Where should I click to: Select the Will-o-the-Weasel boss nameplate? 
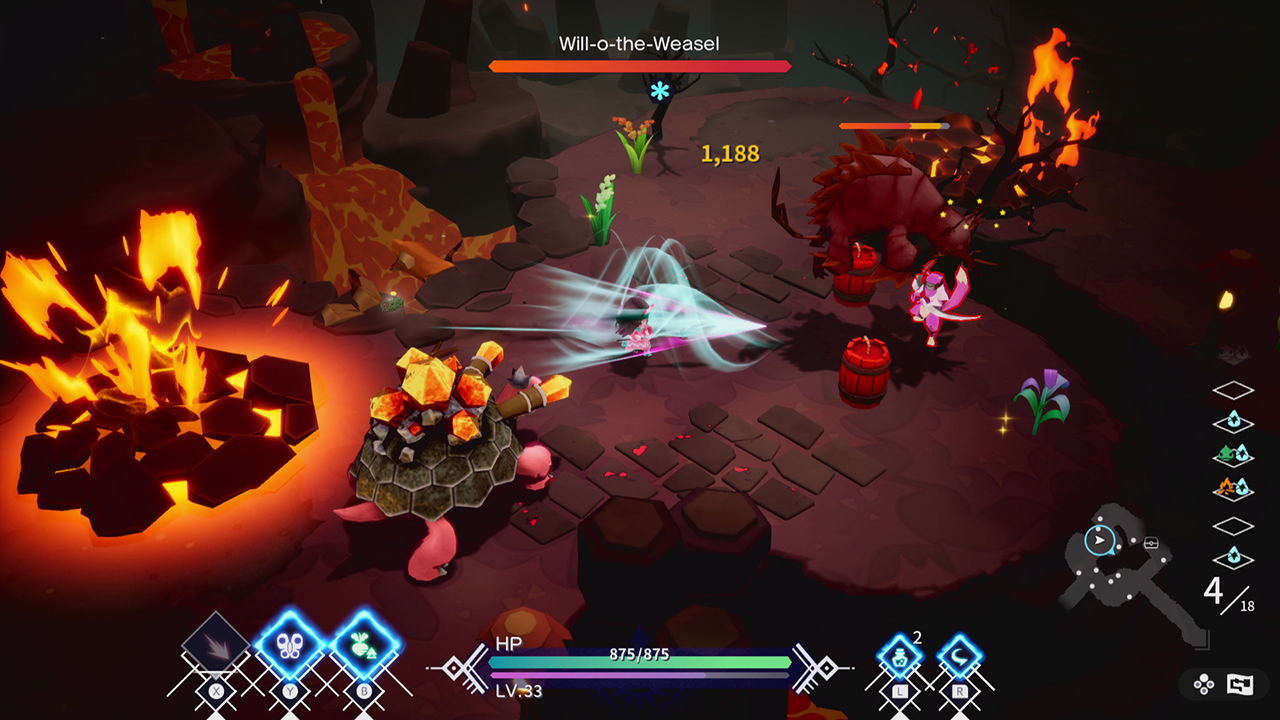pos(639,43)
